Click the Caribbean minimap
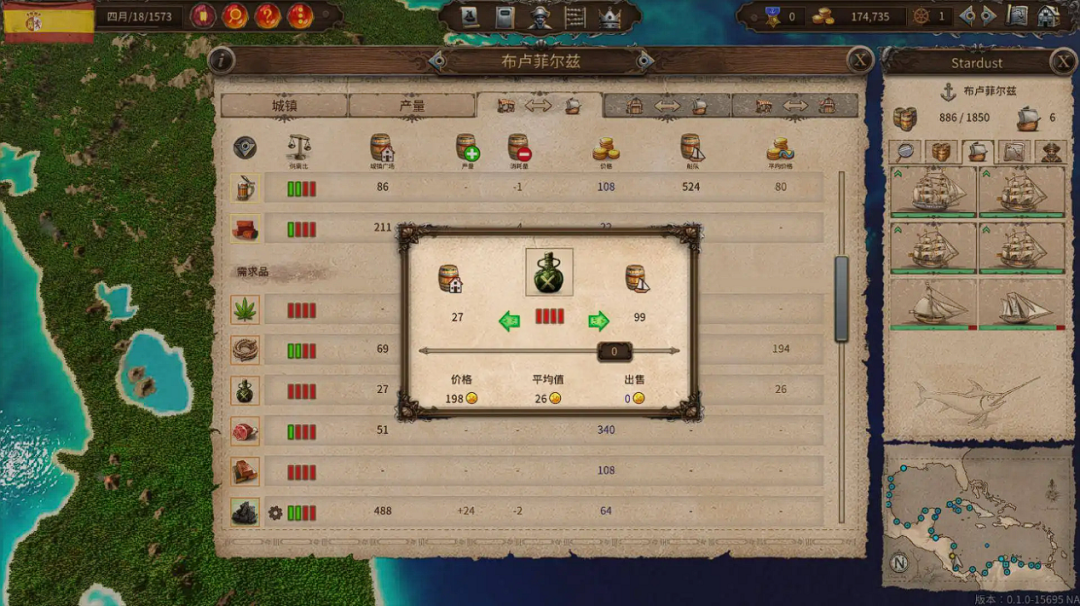 [x=975, y=517]
